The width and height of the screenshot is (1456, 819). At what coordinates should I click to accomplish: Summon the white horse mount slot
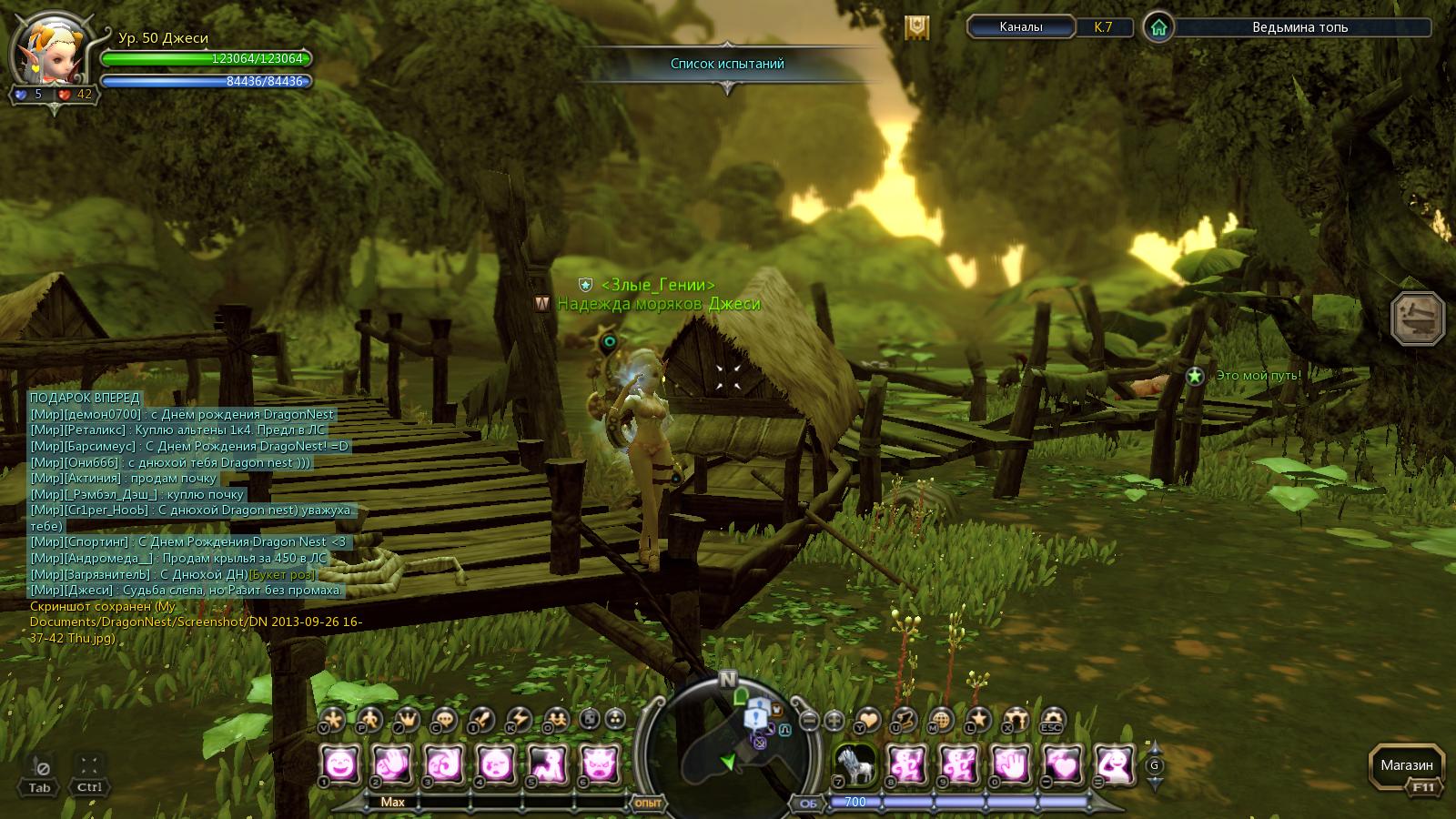tap(854, 765)
